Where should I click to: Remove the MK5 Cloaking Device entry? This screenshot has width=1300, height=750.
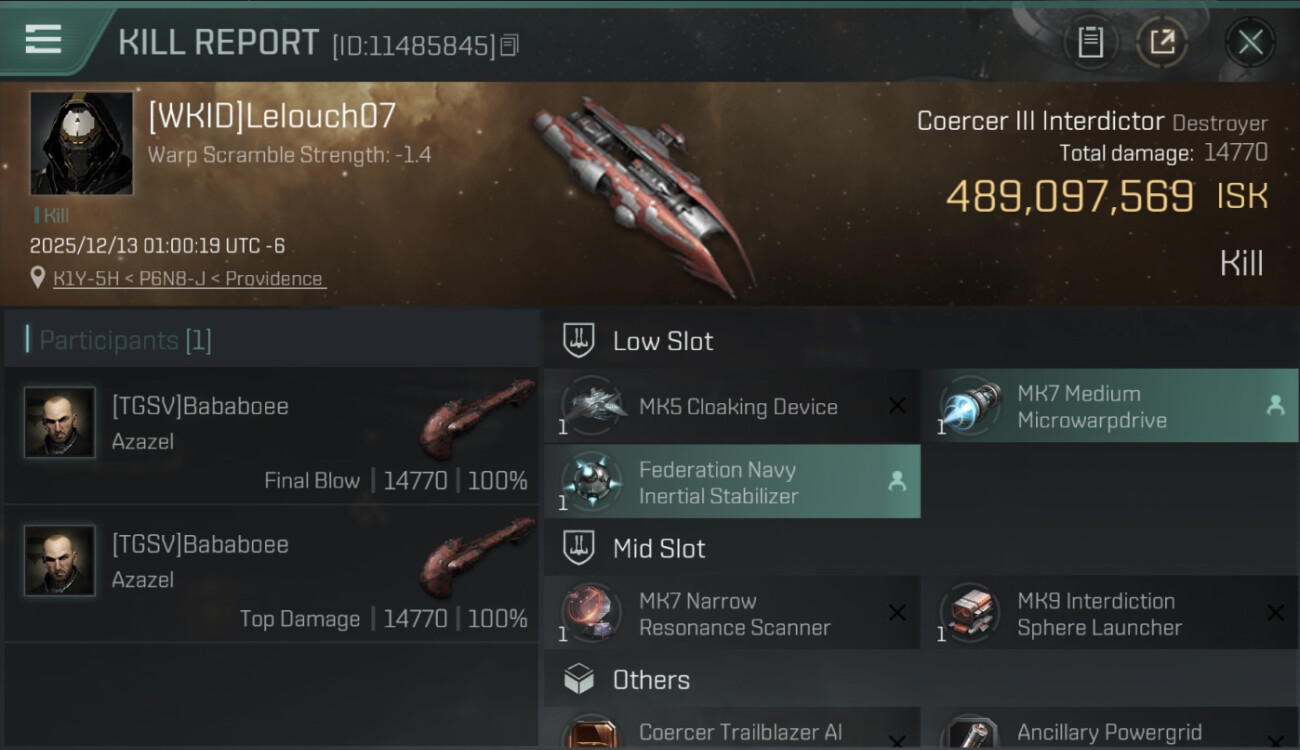pyautogui.click(x=896, y=406)
